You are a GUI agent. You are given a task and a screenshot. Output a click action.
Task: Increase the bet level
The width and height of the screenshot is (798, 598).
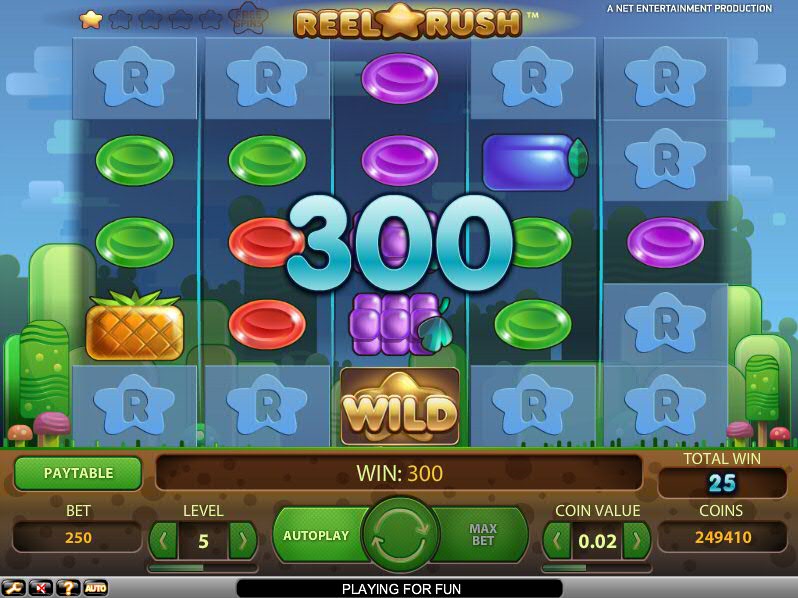tap(242, 541)
